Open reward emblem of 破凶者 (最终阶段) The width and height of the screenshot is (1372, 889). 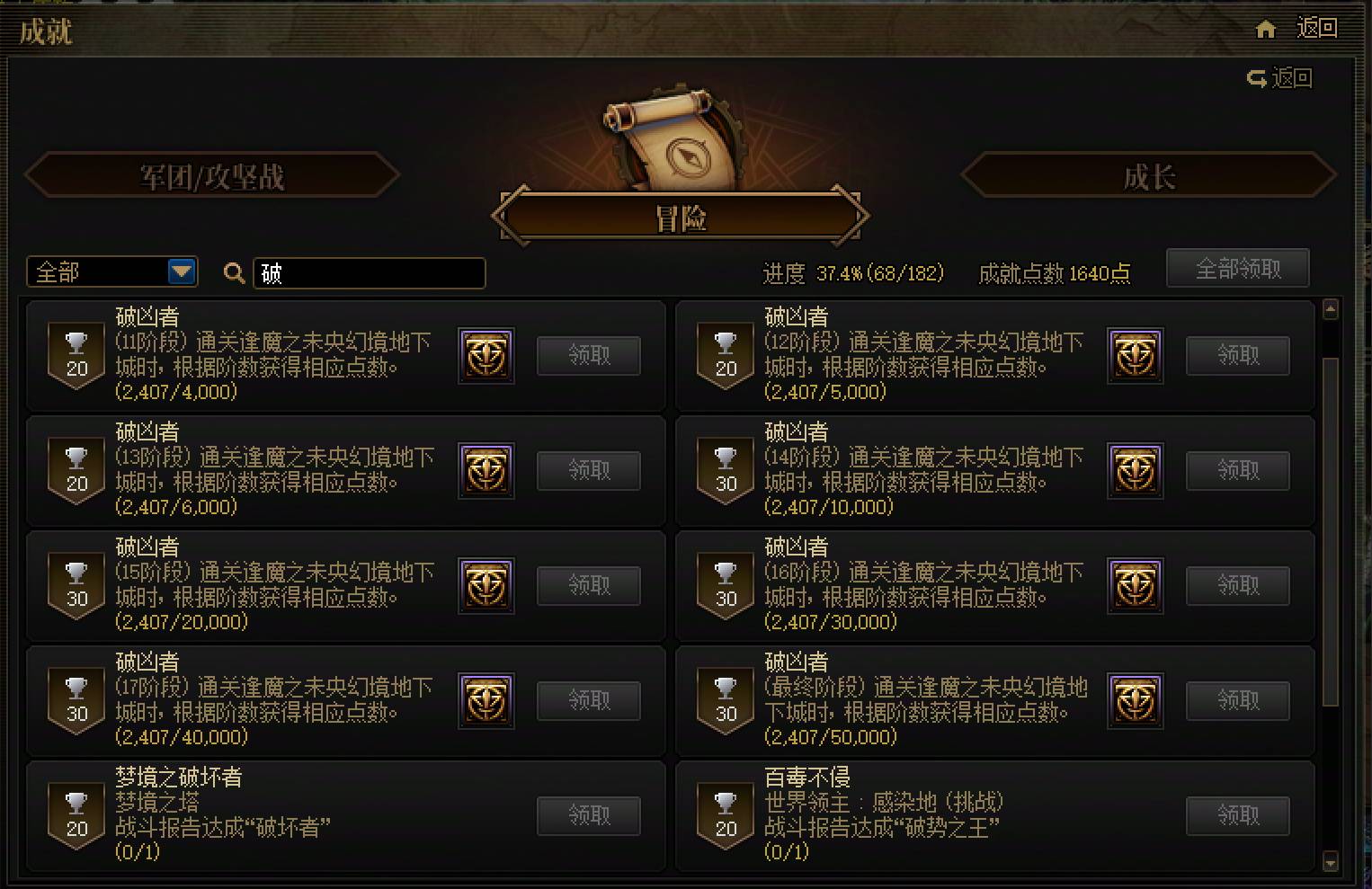[1135, 701]
